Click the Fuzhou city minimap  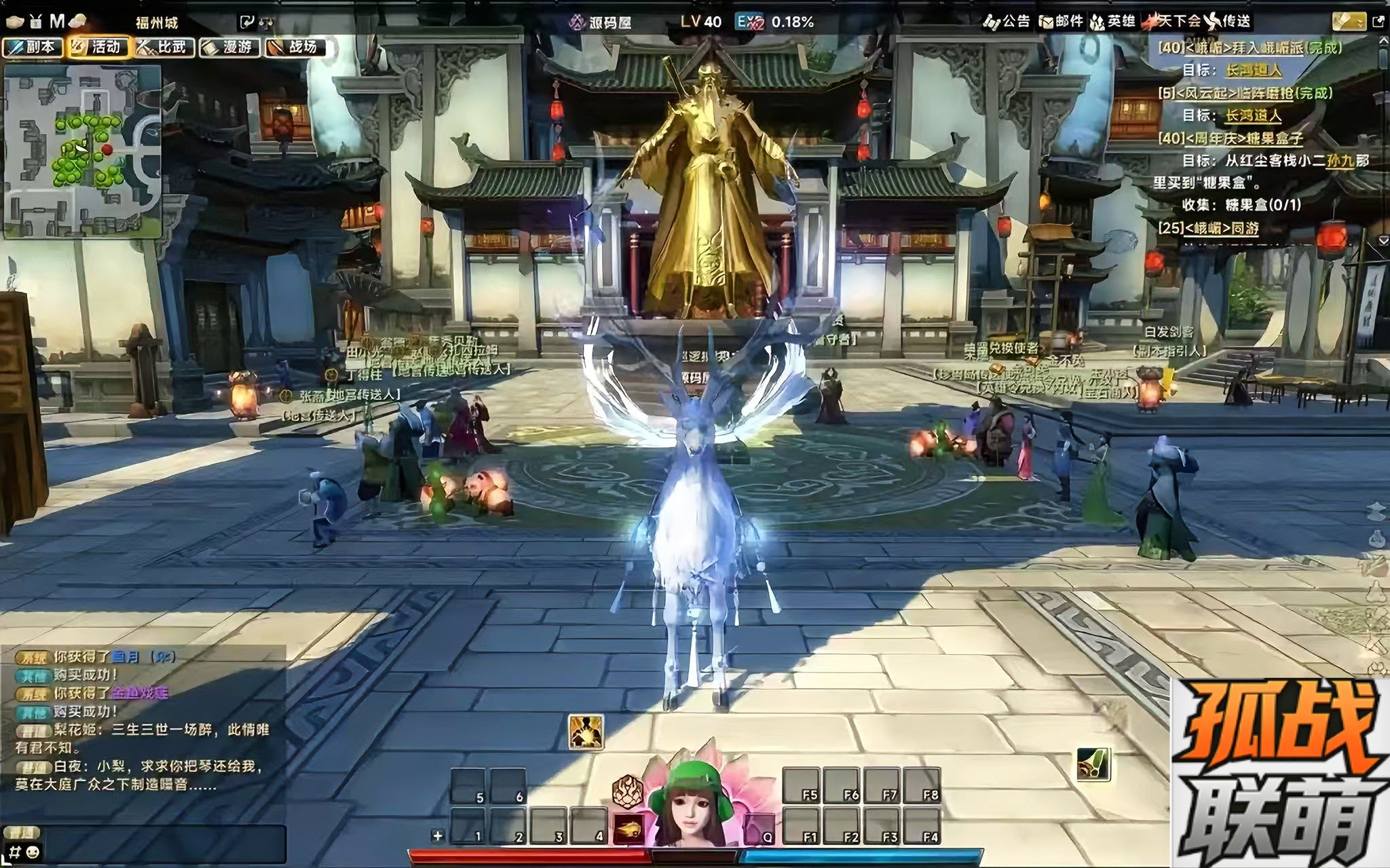point(83,151)
